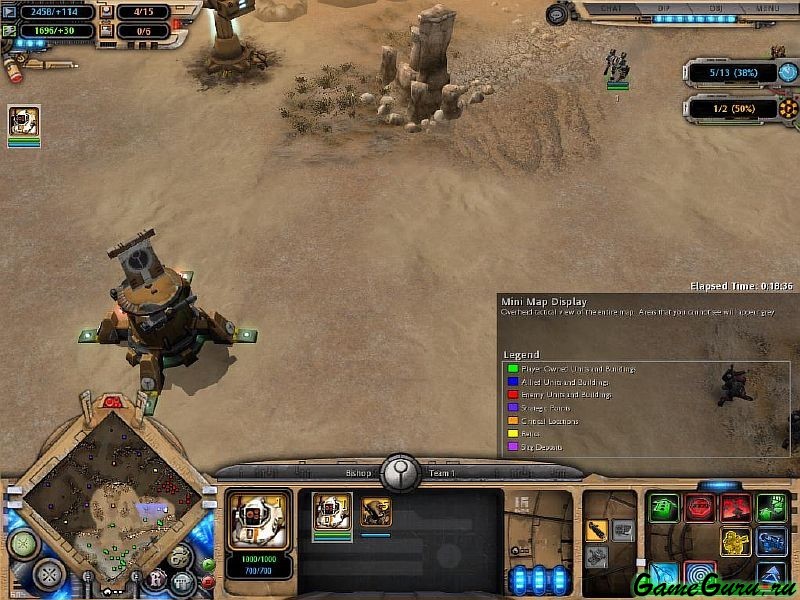Open the OBJ objectives panel
Viewport: 800px width, 600px height.
click(x=715, y=8)
